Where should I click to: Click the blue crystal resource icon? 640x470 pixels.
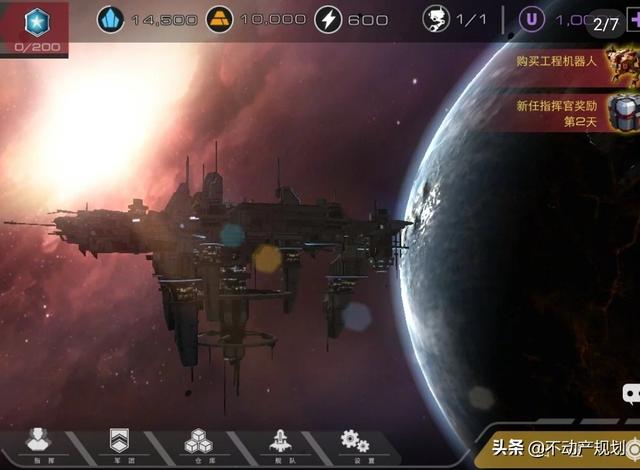(x=110, y=18)
